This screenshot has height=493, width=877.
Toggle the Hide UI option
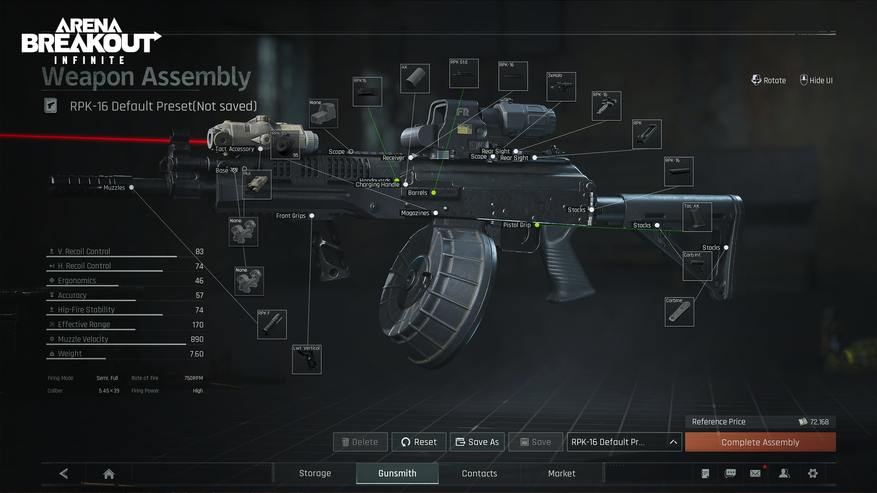tap(816, 80)
